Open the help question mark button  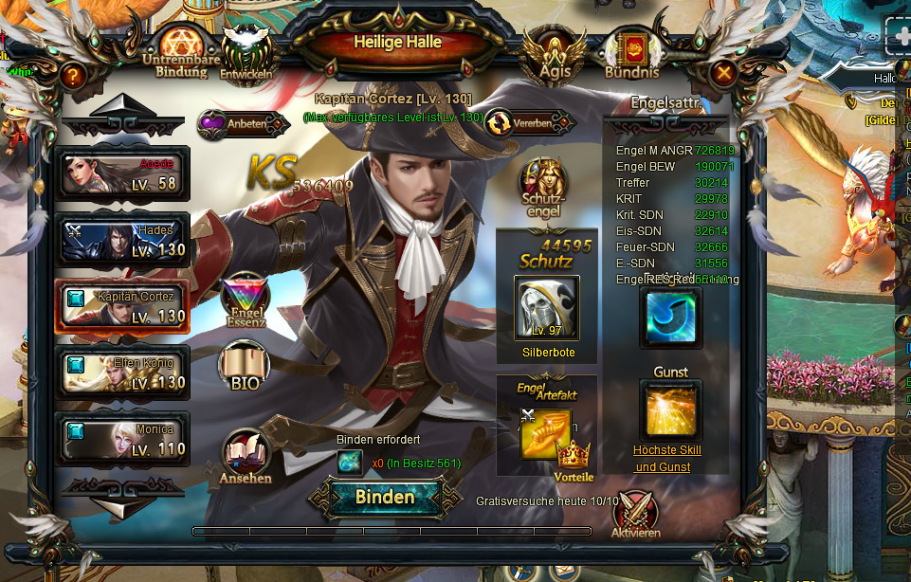click(x=72, y=75)
